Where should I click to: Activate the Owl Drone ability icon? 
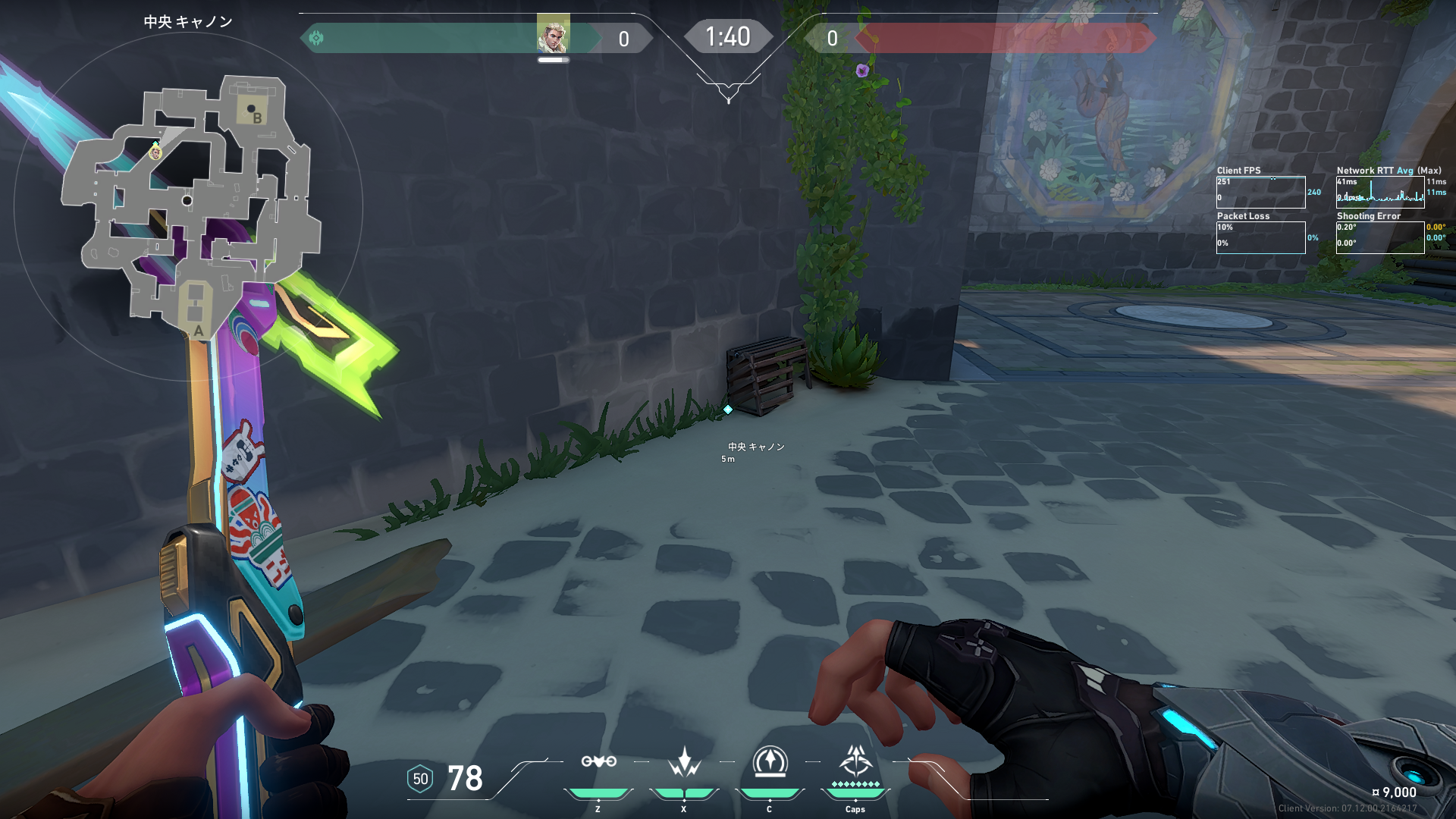click(598, 761)
